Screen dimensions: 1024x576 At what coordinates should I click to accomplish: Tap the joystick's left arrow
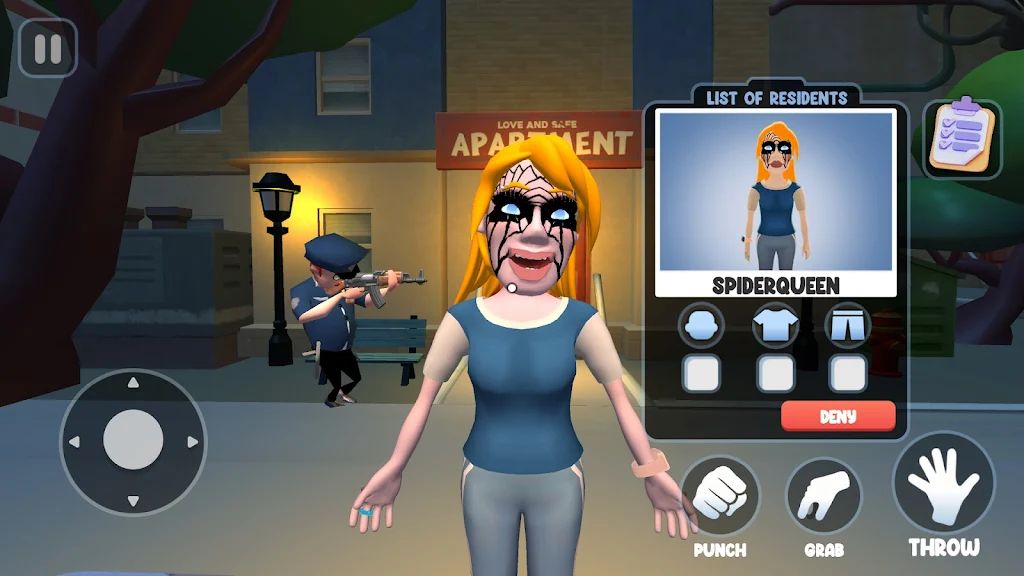pyautogui.click(x=73, y=441)
